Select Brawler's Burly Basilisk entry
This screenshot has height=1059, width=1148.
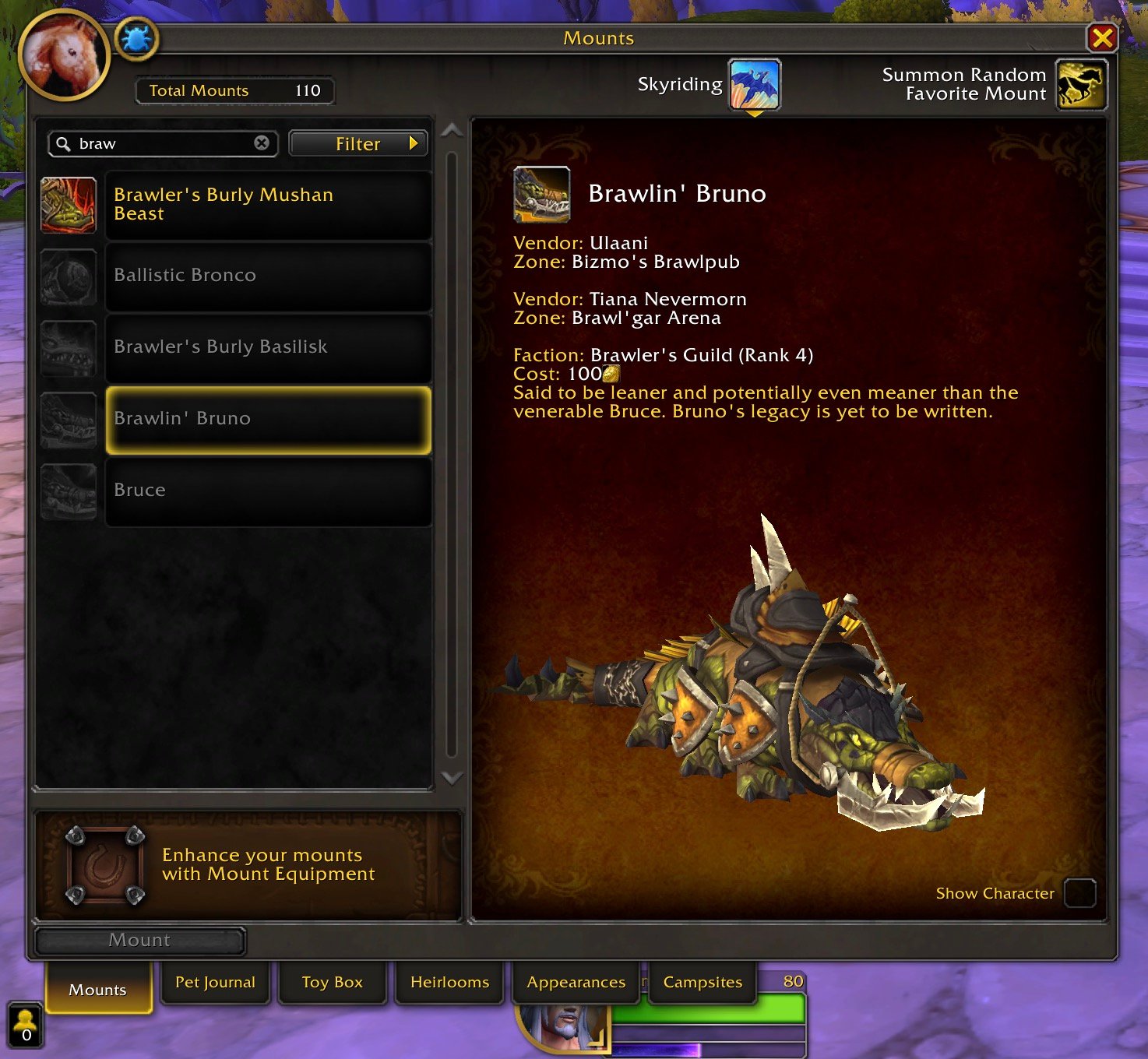267,347
